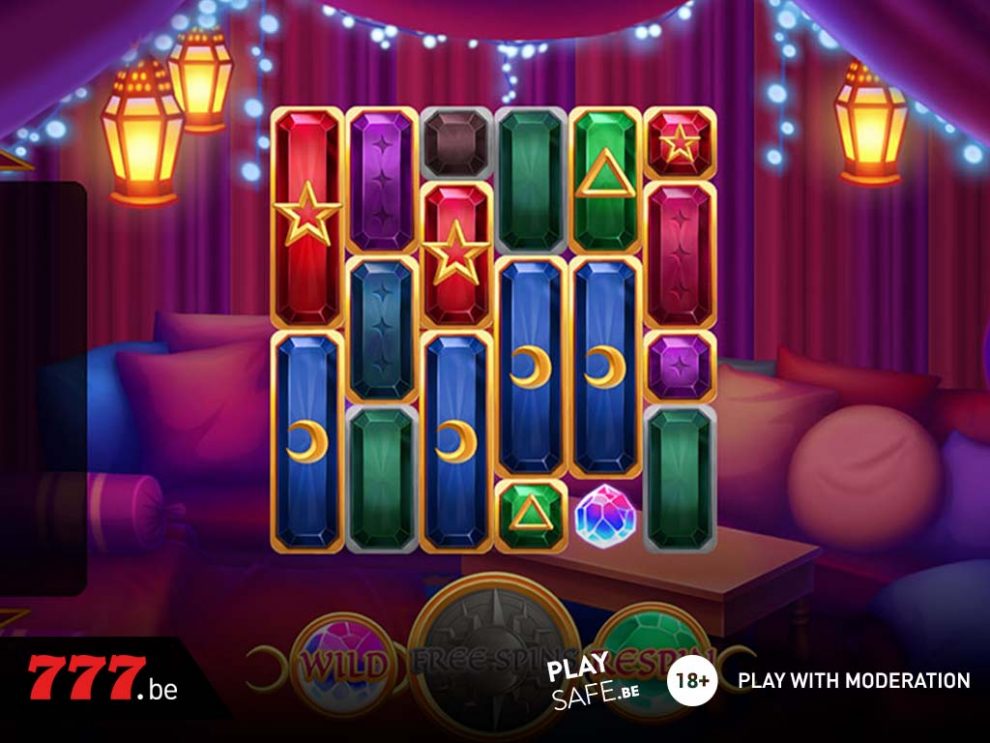Viewport: 990px width, 743px height.
Task: Activate the green RESPIN medallion
Action: coord(655,655)
